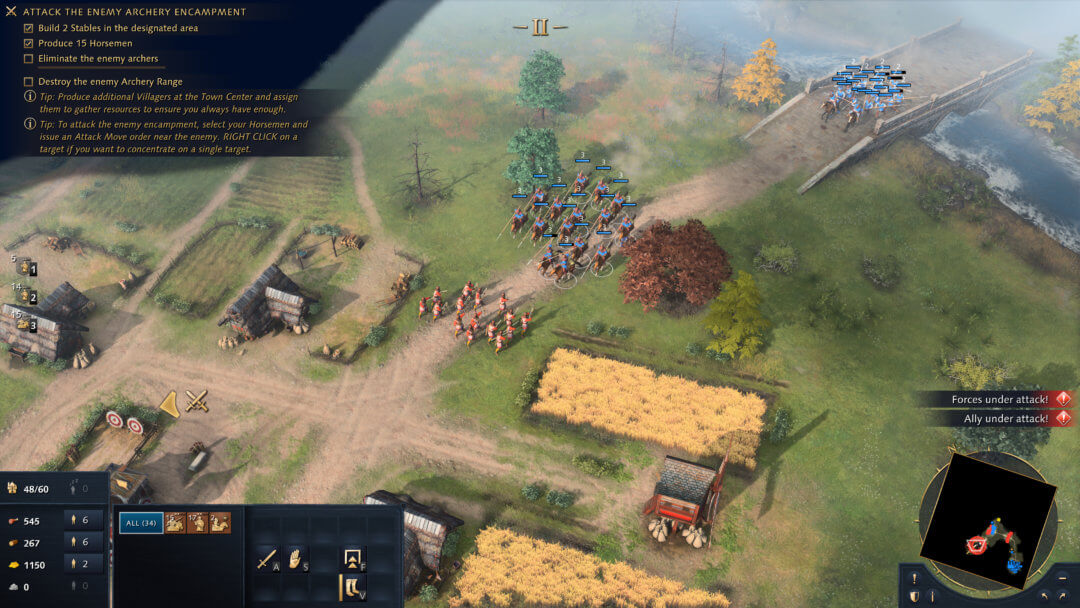Issue the hand Stop command
The height and width of the screenshot is (608, 1080).
point(296,558)
